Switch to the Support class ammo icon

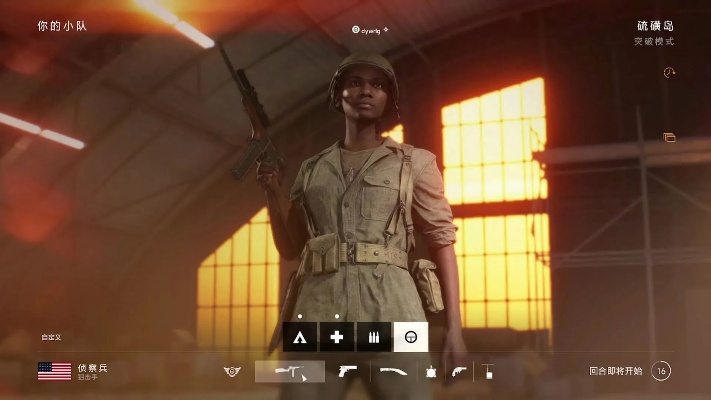point(373,338)
